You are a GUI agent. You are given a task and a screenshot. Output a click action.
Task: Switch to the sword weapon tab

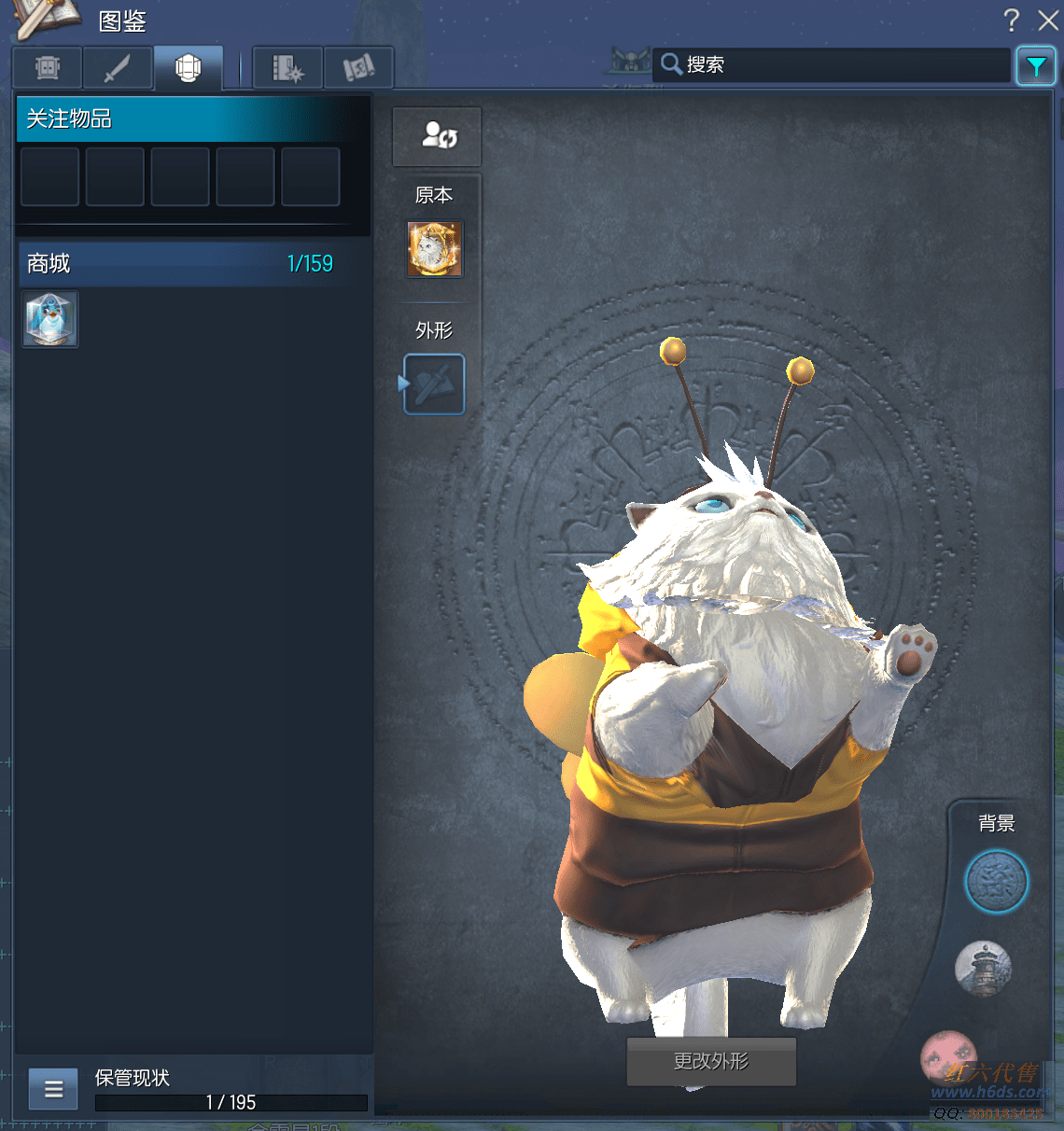tap(118, 68)
